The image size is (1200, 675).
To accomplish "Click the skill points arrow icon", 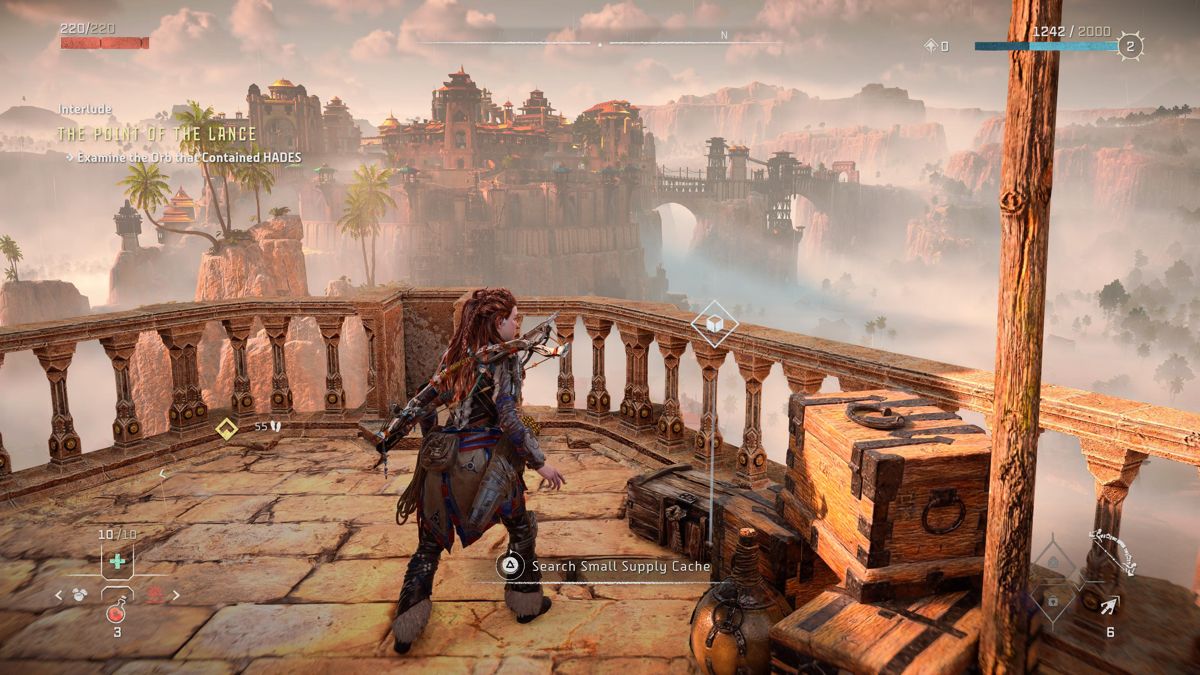I will pos(930,46).
